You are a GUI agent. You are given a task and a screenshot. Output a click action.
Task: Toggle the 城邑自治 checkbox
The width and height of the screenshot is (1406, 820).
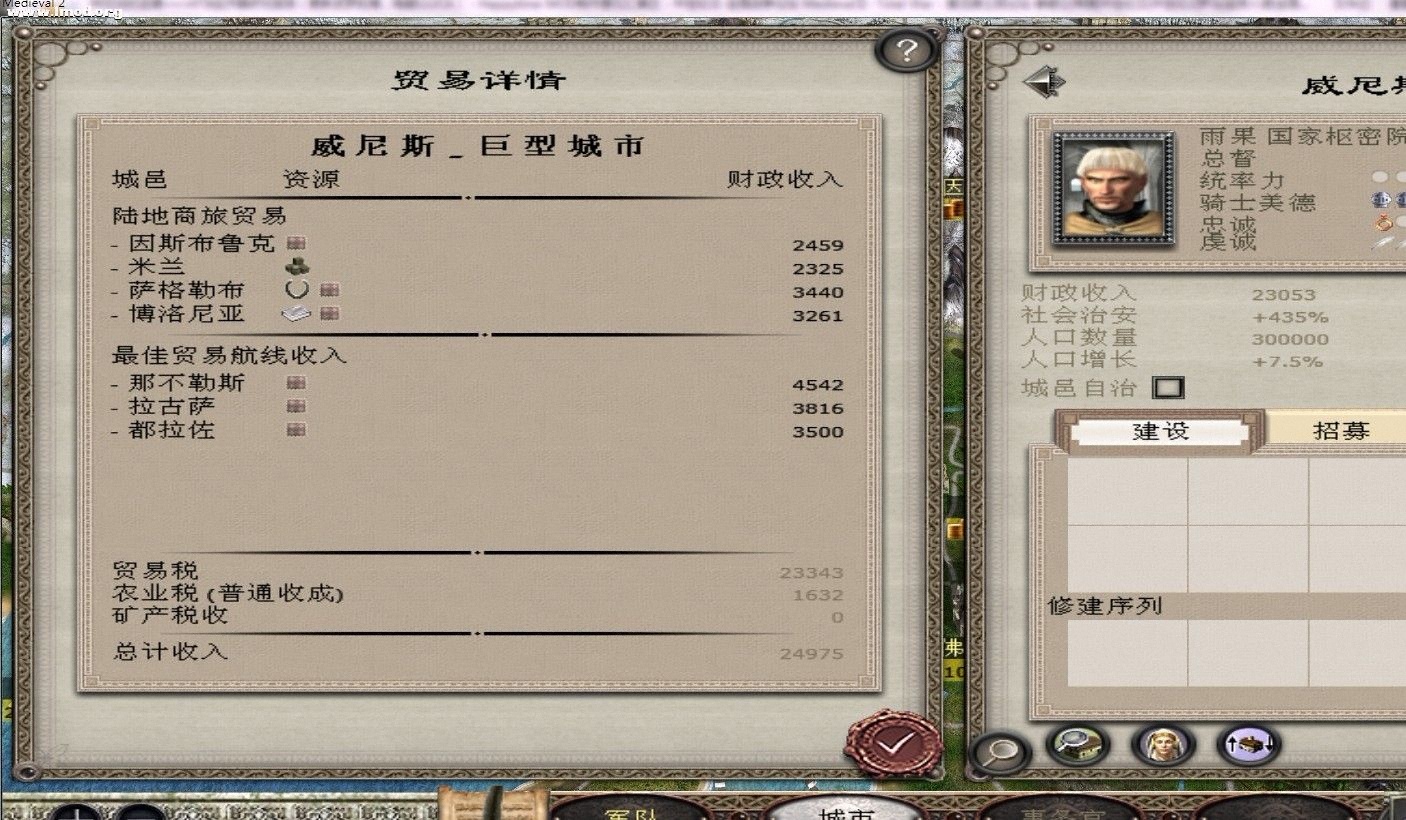(x=1168, y=387)
